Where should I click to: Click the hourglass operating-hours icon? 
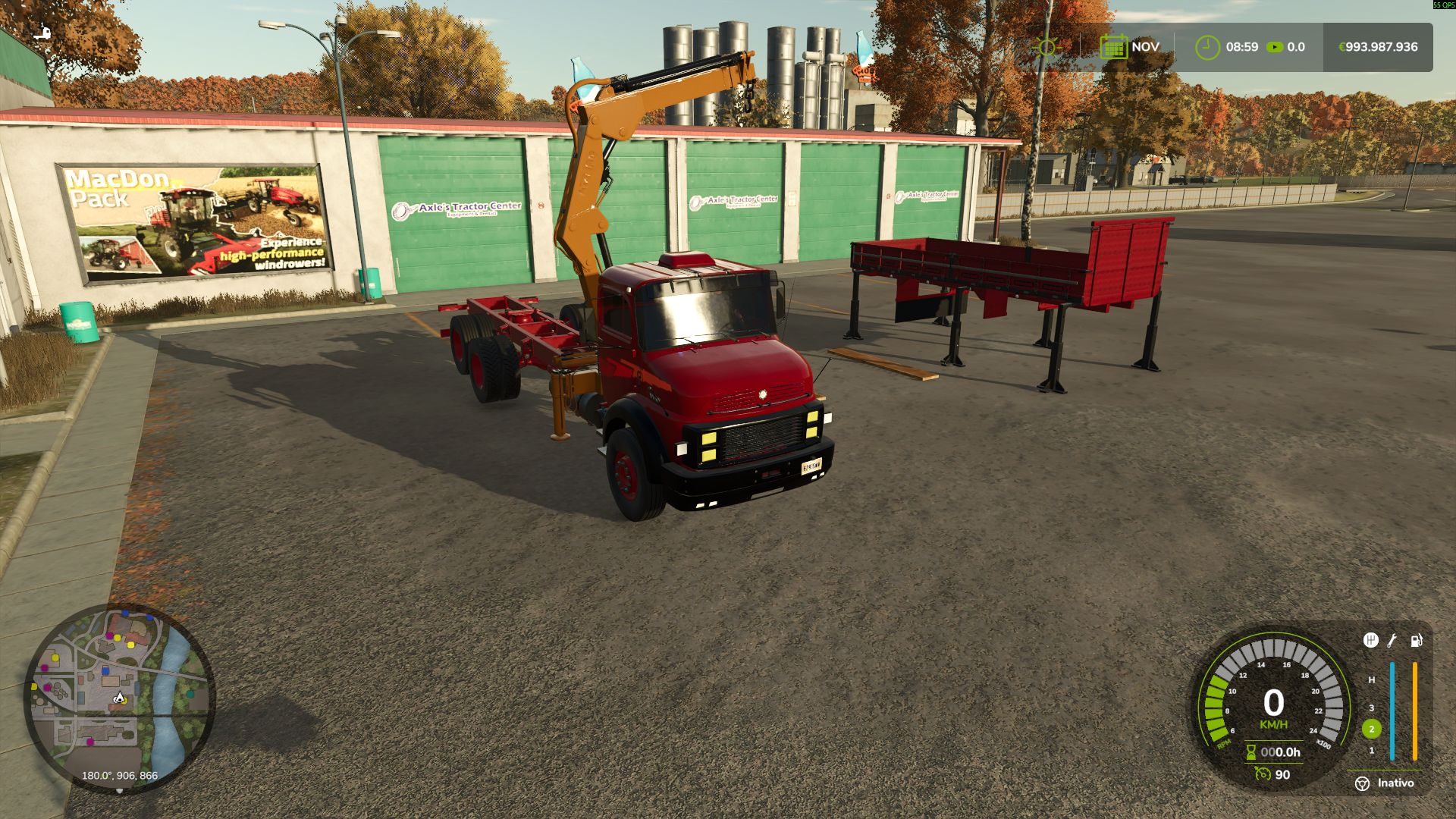(x=1250, y=753)
